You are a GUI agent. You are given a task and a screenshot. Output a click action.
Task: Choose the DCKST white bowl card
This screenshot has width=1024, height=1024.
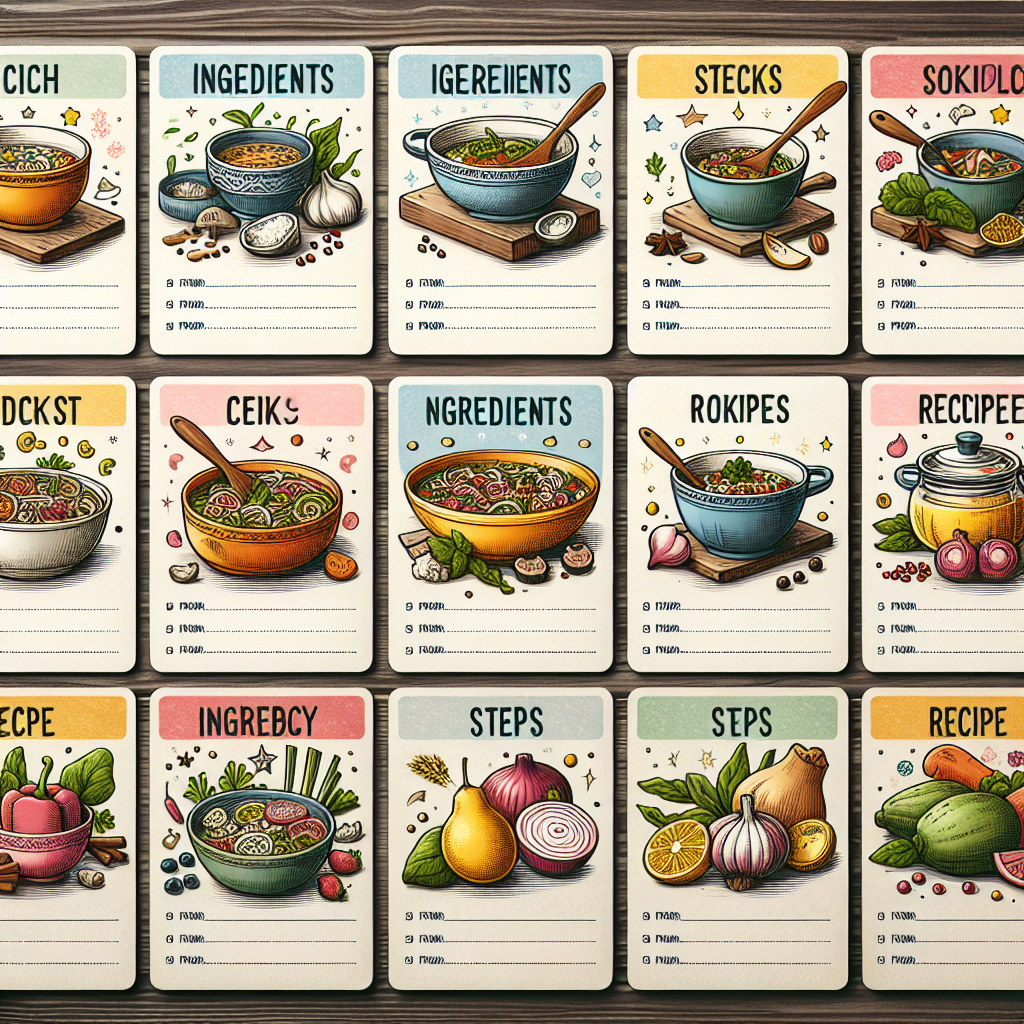pos(65,524)
